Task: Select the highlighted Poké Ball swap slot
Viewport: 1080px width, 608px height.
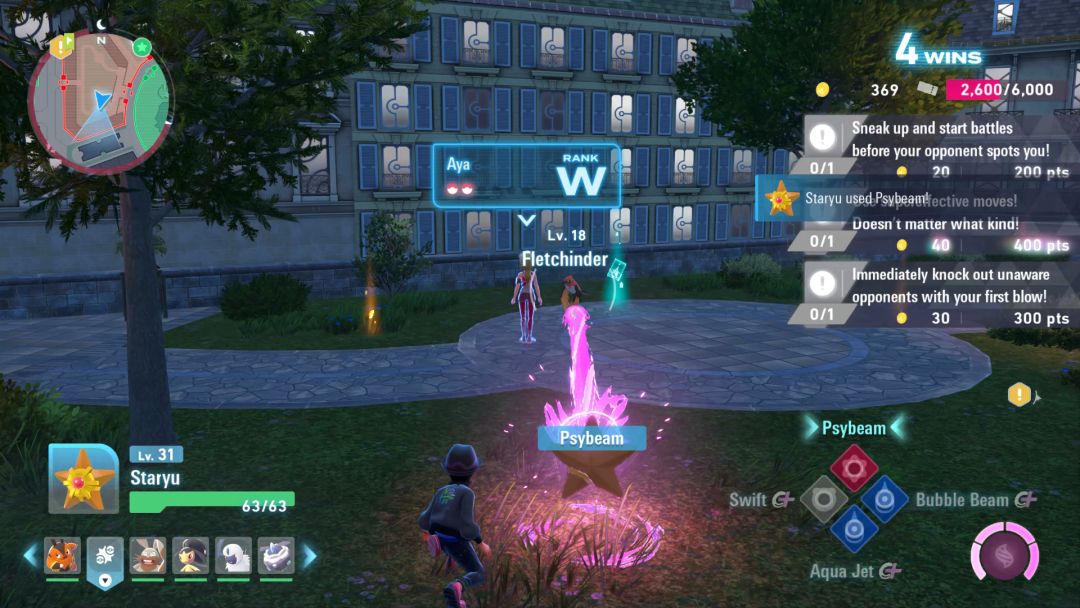Action: coord(104,558)
